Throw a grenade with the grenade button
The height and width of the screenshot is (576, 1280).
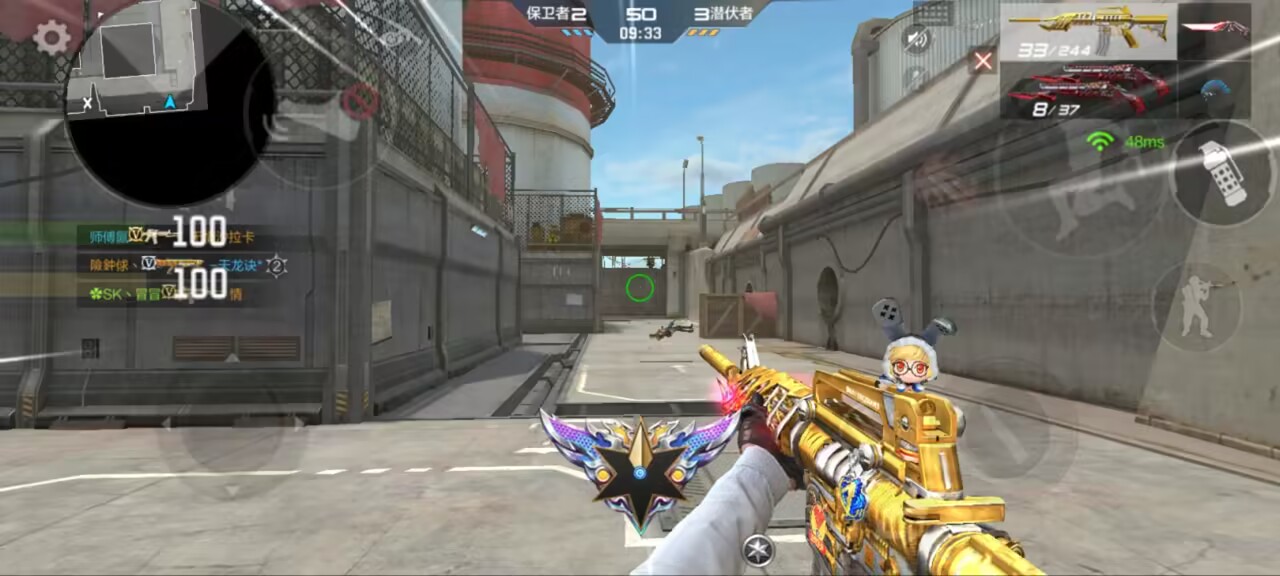pos(1224,172)
